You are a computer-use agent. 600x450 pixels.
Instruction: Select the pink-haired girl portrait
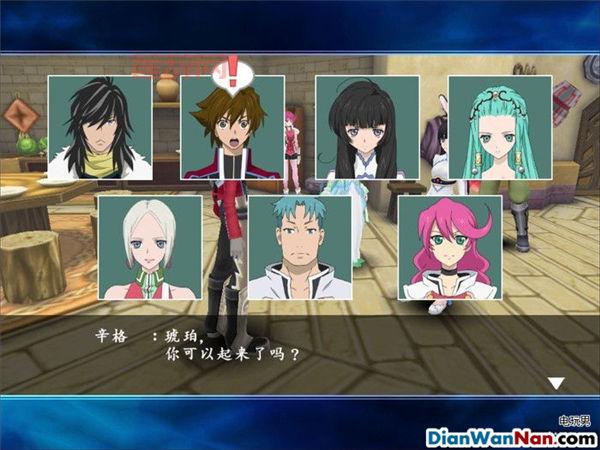pyautogui.click(x=449, y=247)
